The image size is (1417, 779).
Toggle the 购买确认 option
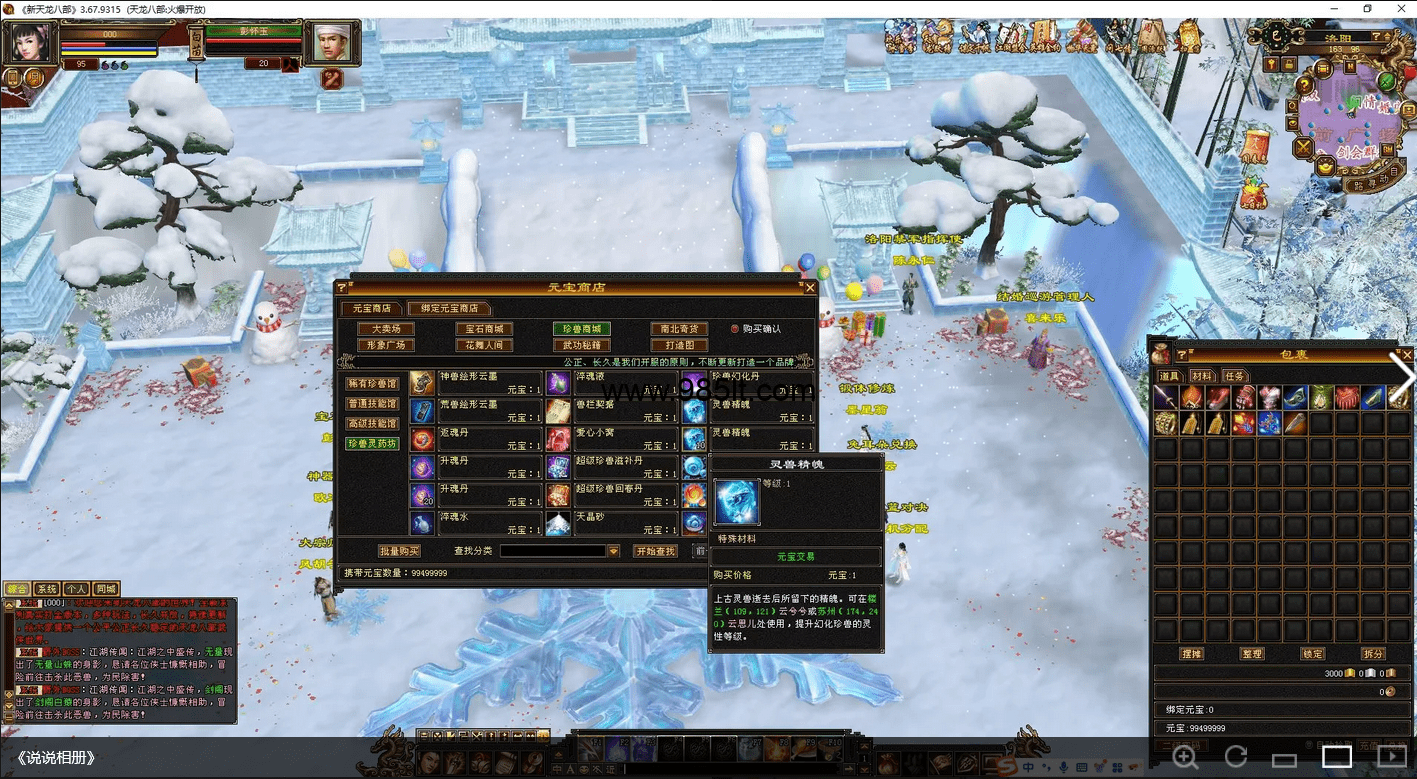pos(735,329)
